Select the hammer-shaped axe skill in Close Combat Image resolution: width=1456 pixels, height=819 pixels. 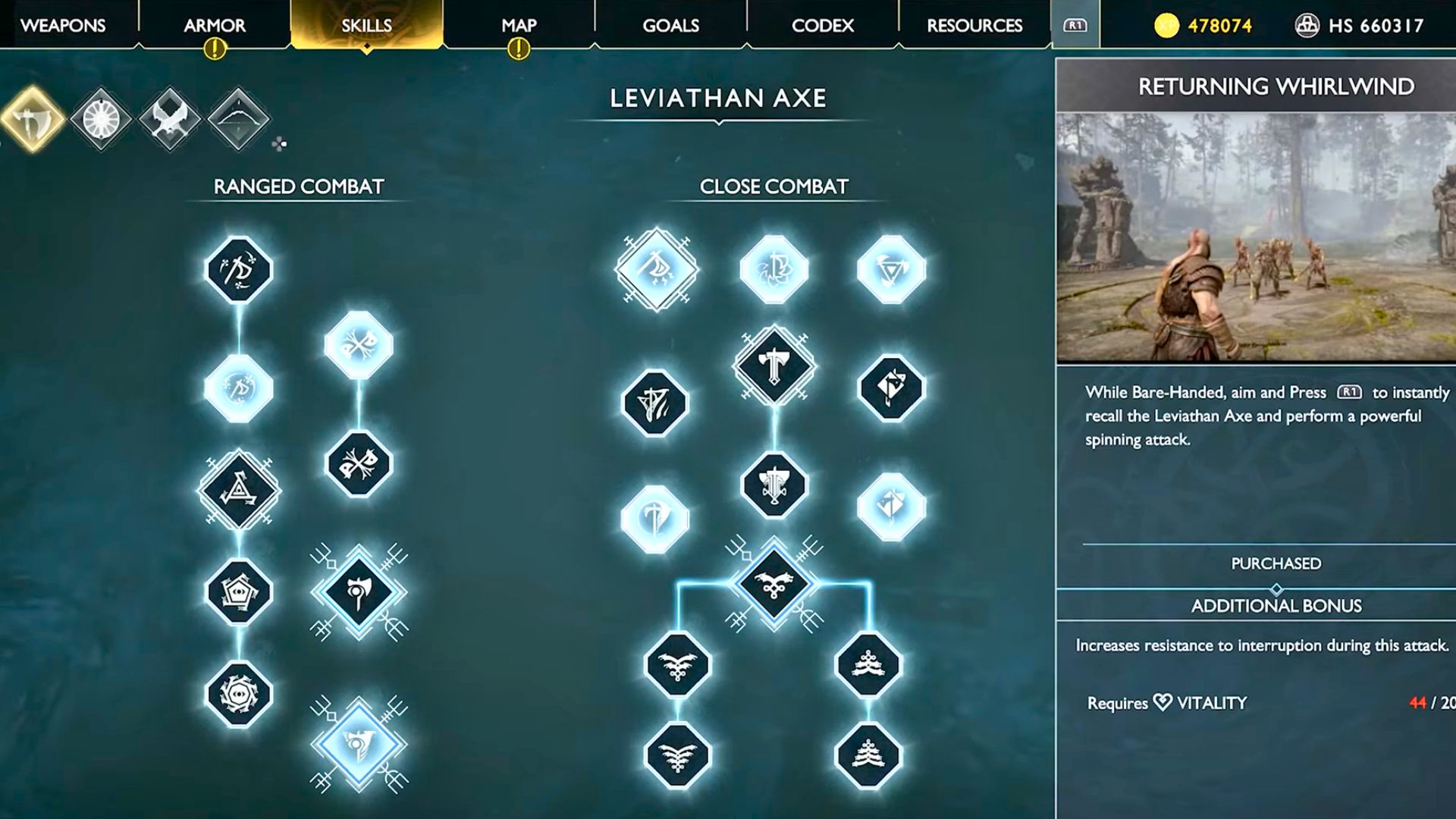coord(773,366)
